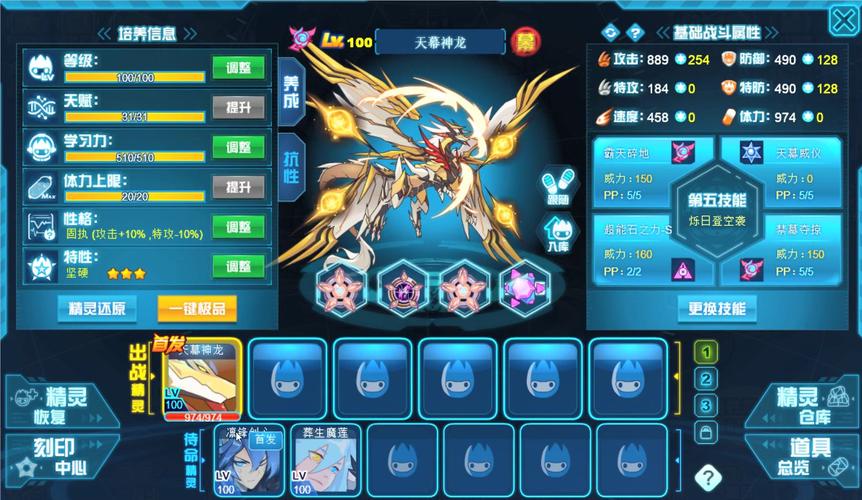Activate the 一键极品 button

(198, 307)
